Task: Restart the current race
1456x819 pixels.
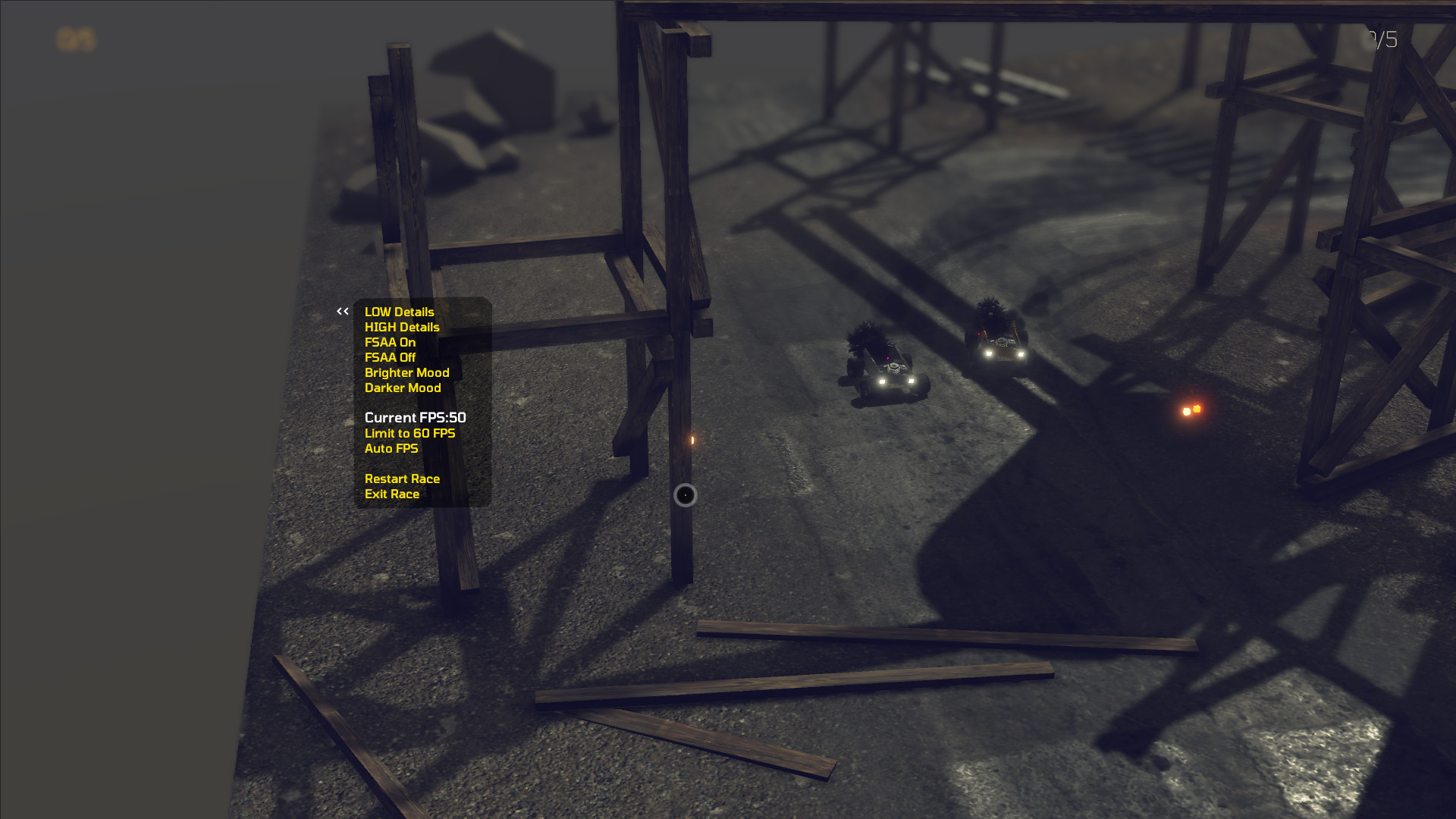Action: (x=402, y=479)
